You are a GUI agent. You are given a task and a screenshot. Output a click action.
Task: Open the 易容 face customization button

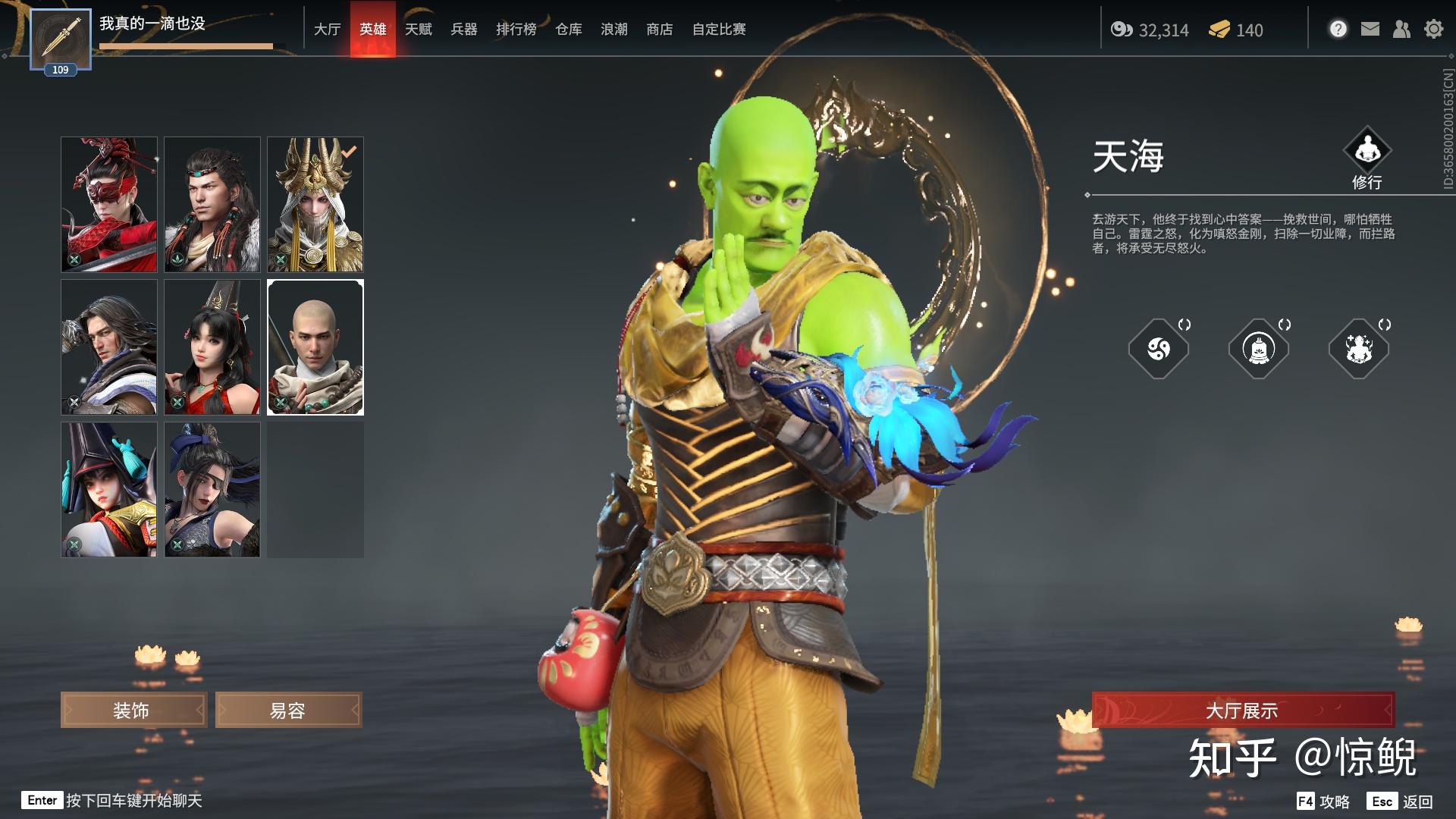click(288, 711)
